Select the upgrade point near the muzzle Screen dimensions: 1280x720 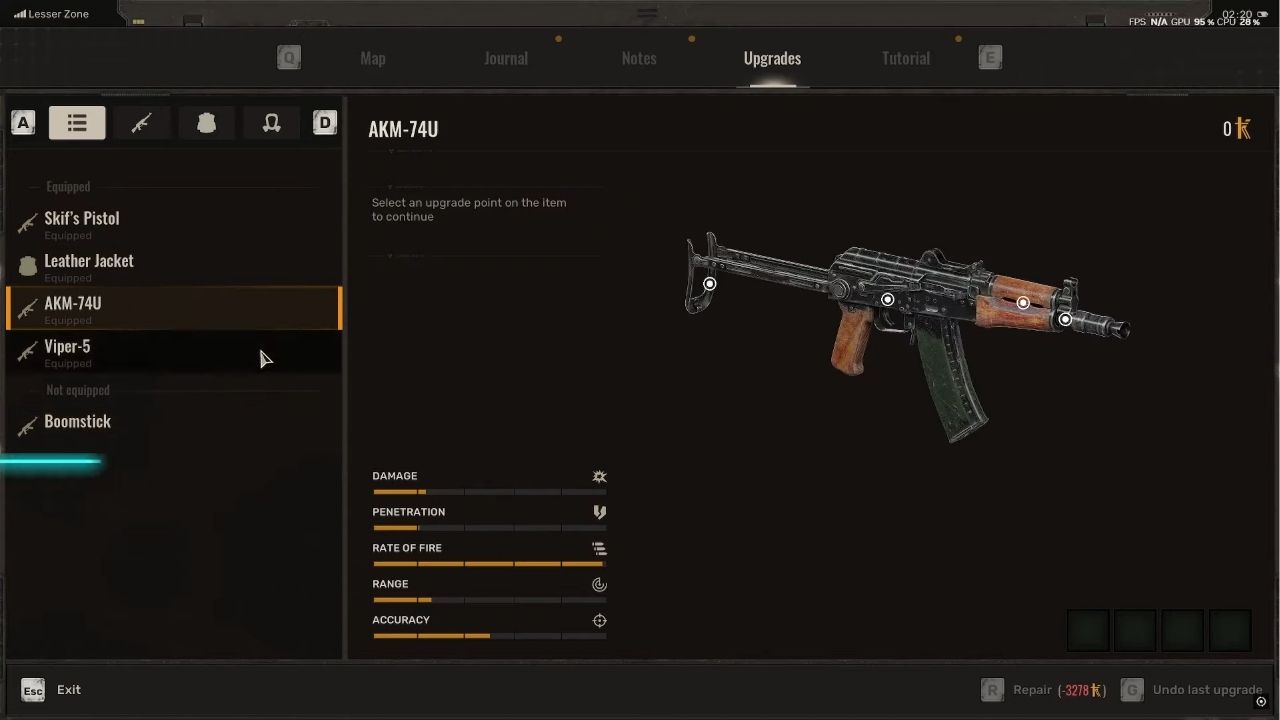[1064, 319]
